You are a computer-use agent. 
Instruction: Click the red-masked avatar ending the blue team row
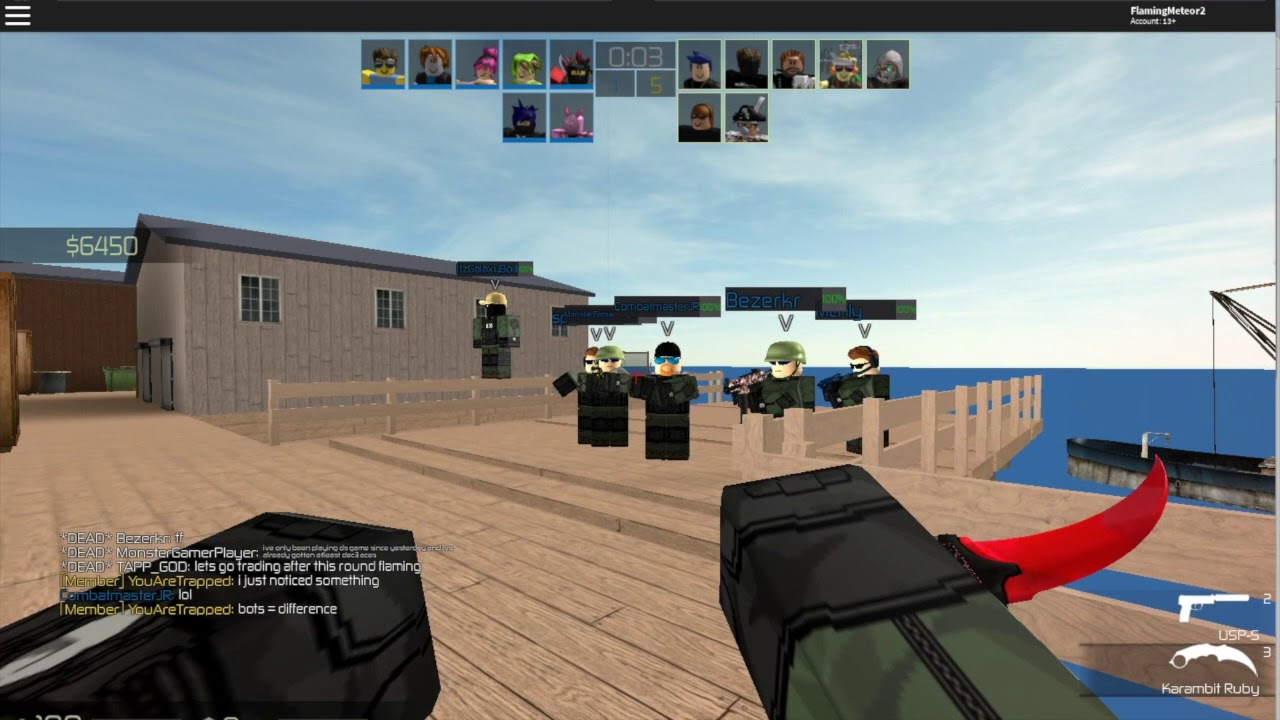[x=571, y=63]
